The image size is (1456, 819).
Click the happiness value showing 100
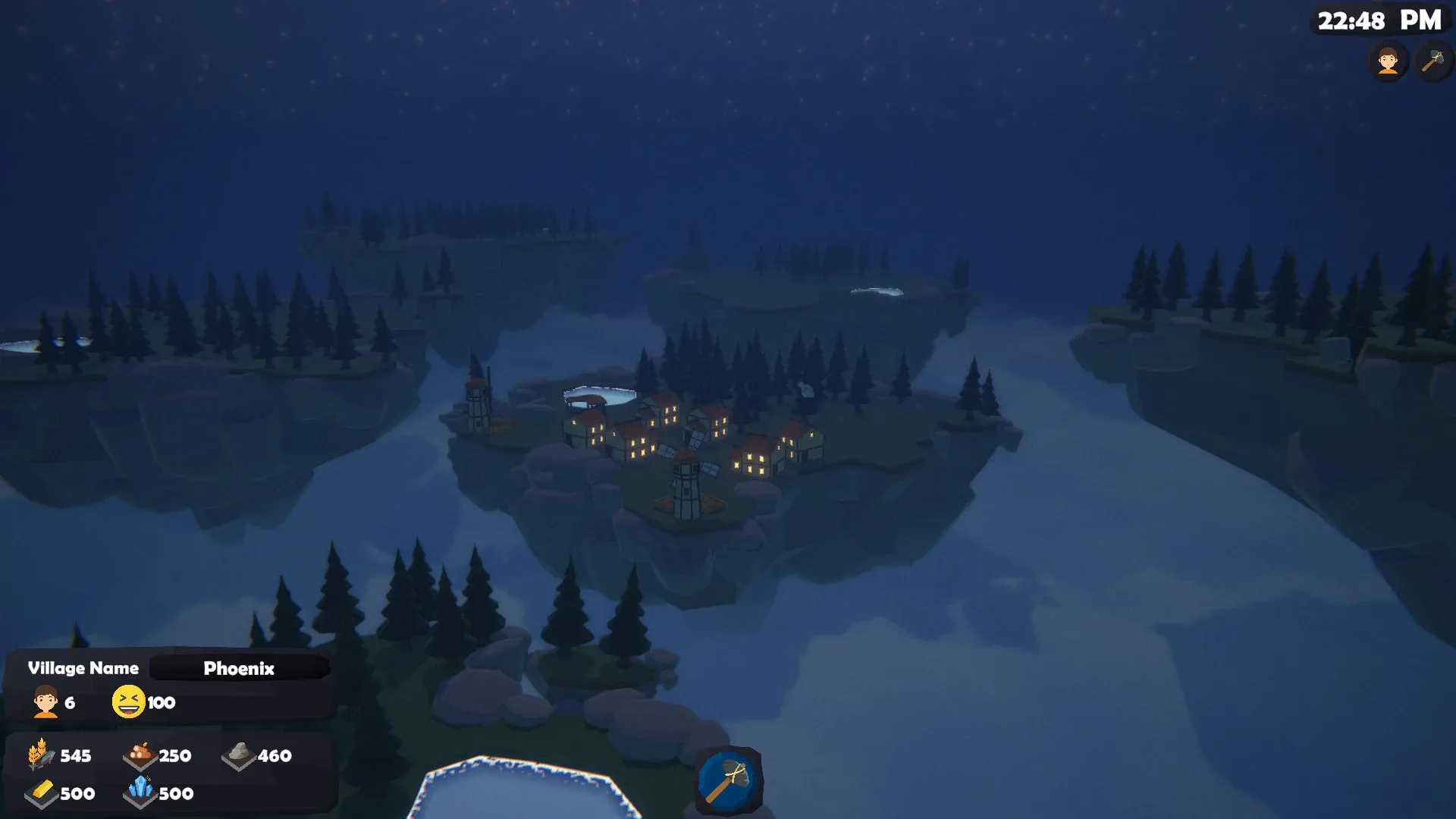coord(162,702)
